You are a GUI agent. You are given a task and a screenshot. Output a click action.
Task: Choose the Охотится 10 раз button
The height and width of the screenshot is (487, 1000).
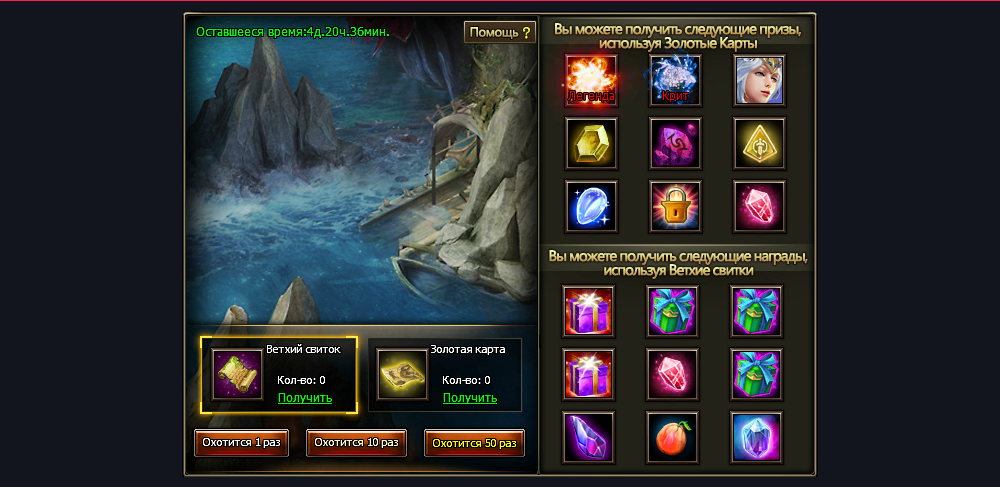click(356, 443)
